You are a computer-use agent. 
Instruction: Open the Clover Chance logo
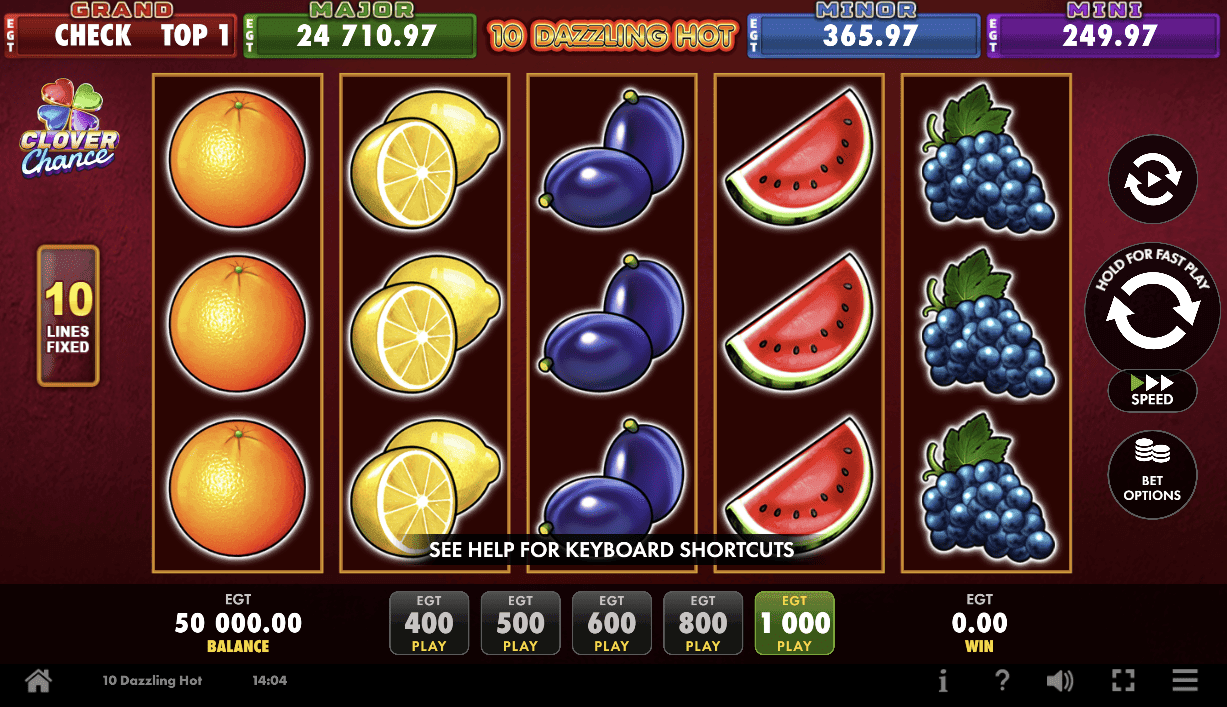[69, 128]
